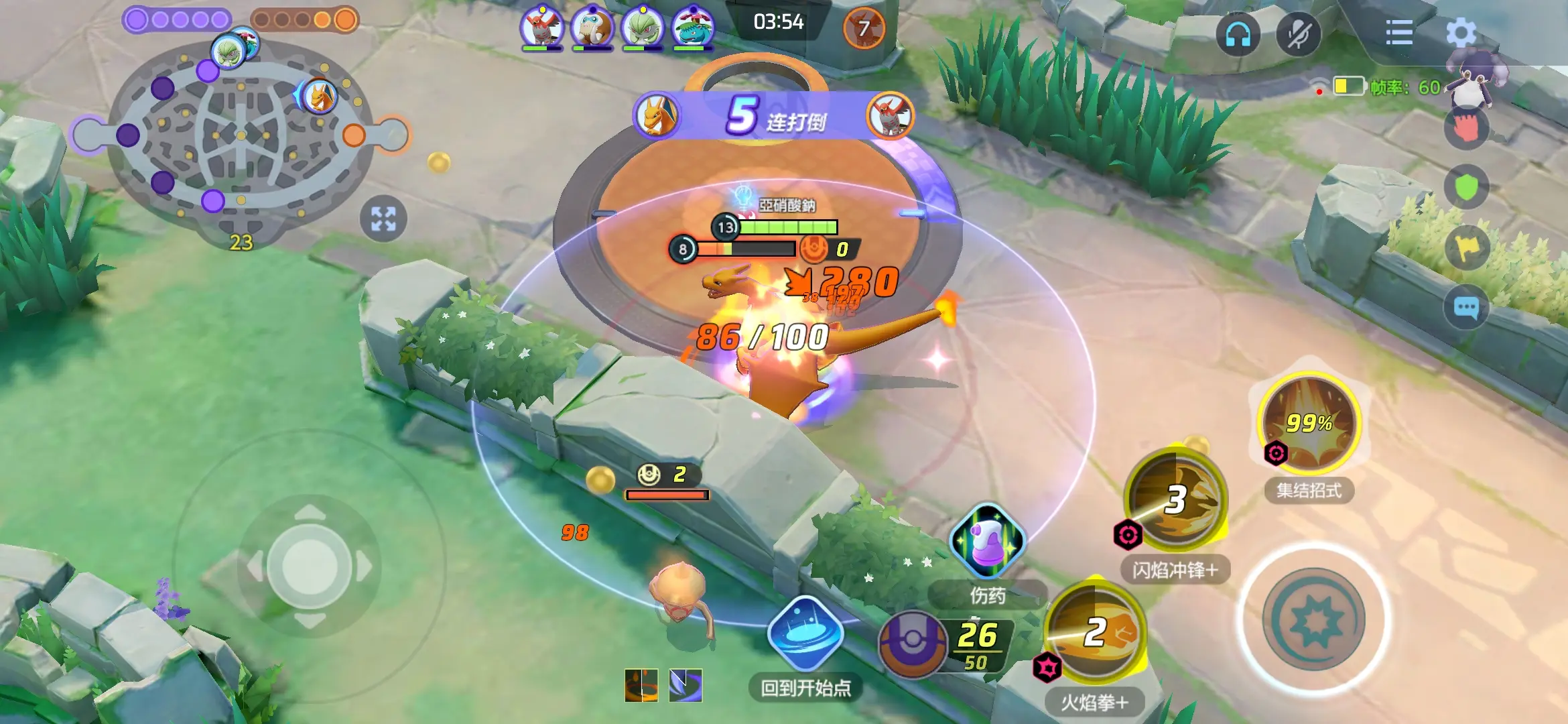Viewport: 1568px width, 724px height.
Task: Send the green shield ping
Action: [x=1466, y=187]
